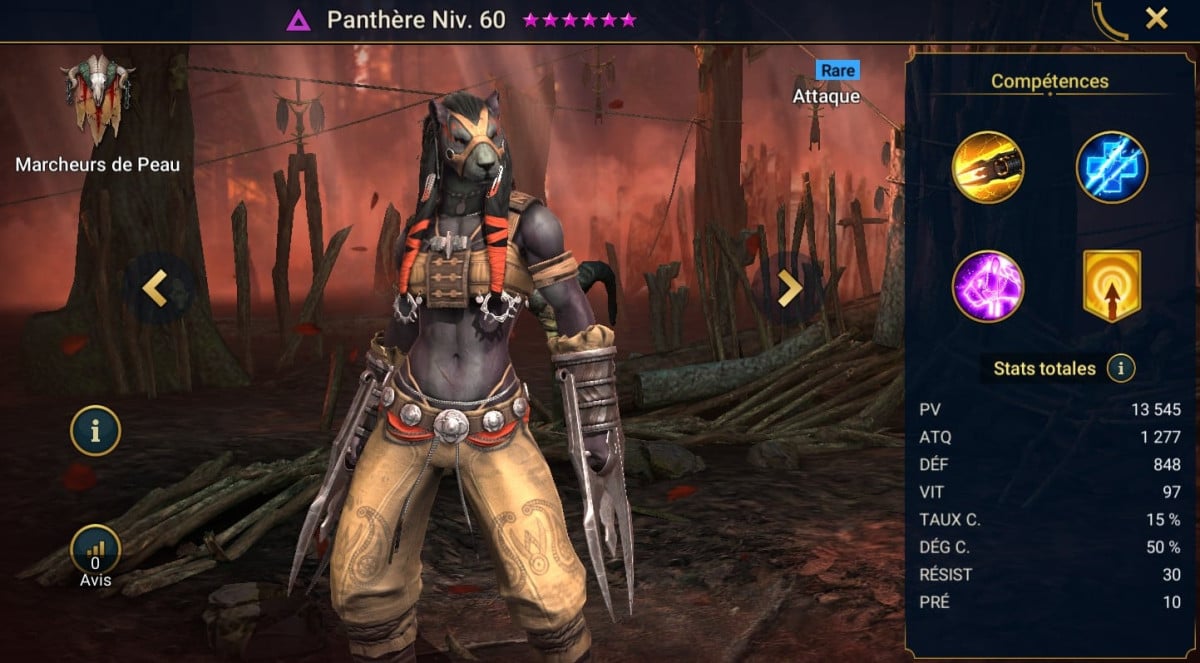
Task: Select the clawed gauntlet attack skill
Action: (988, 167)
